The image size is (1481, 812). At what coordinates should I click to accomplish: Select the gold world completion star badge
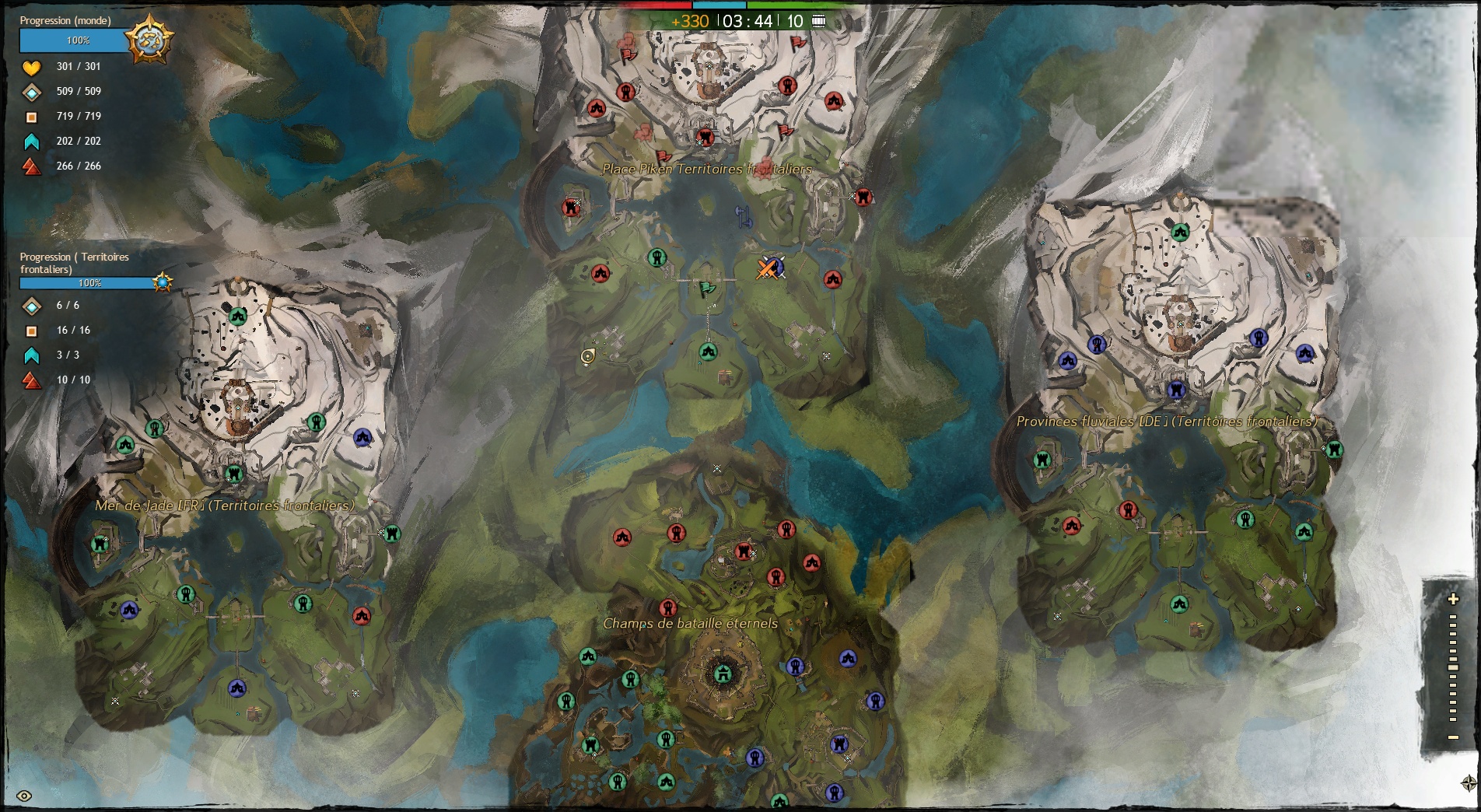[149, 39]
